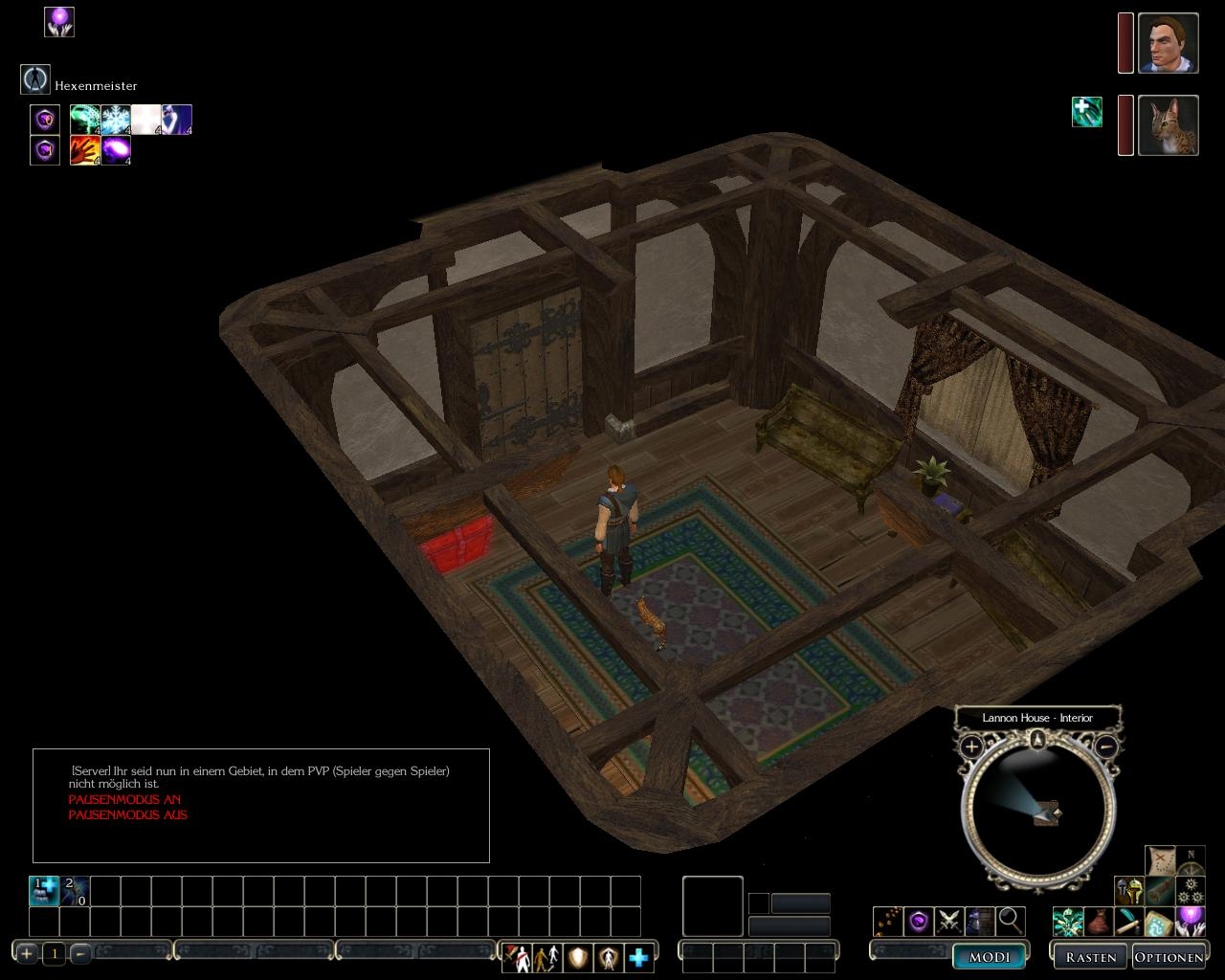Open the Optionen menu
The height and width of the screenshot is (980, 1225).
coord(1169,956)
